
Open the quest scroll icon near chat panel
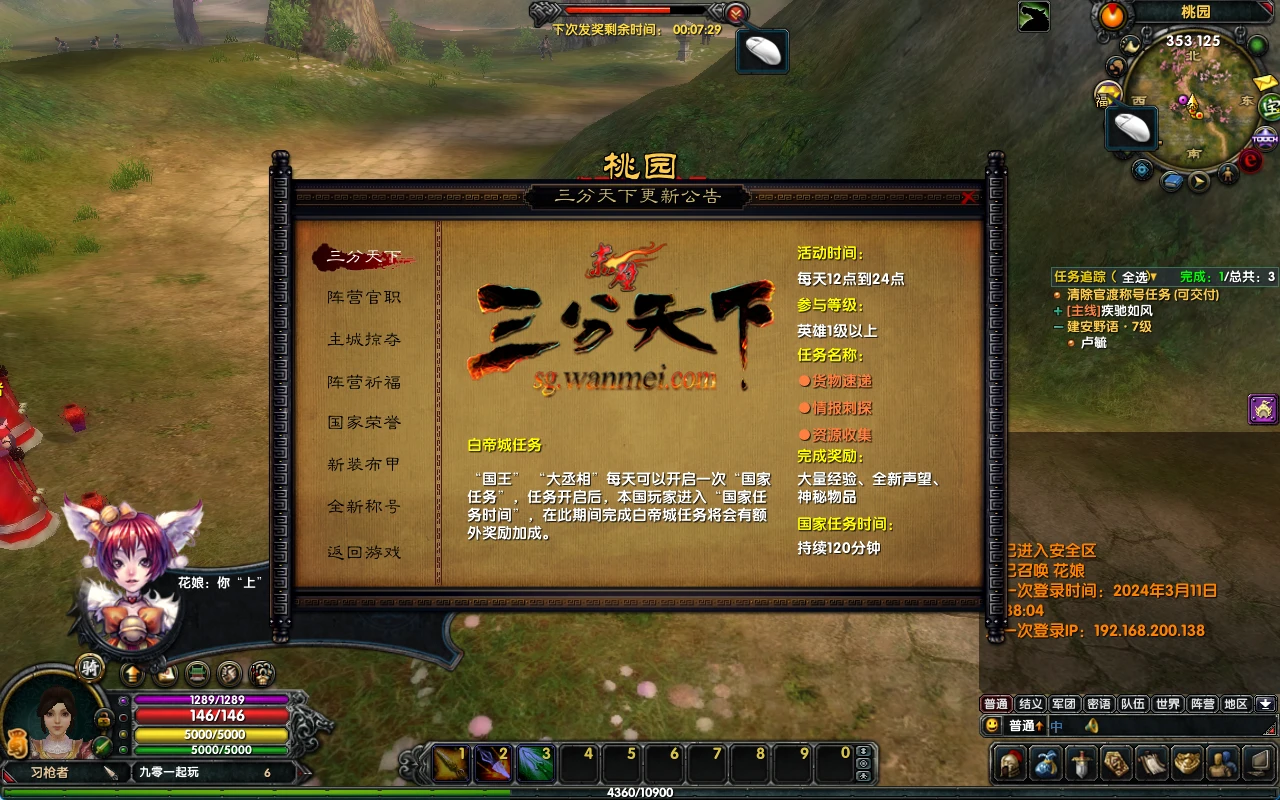[x=1150, y=762]
